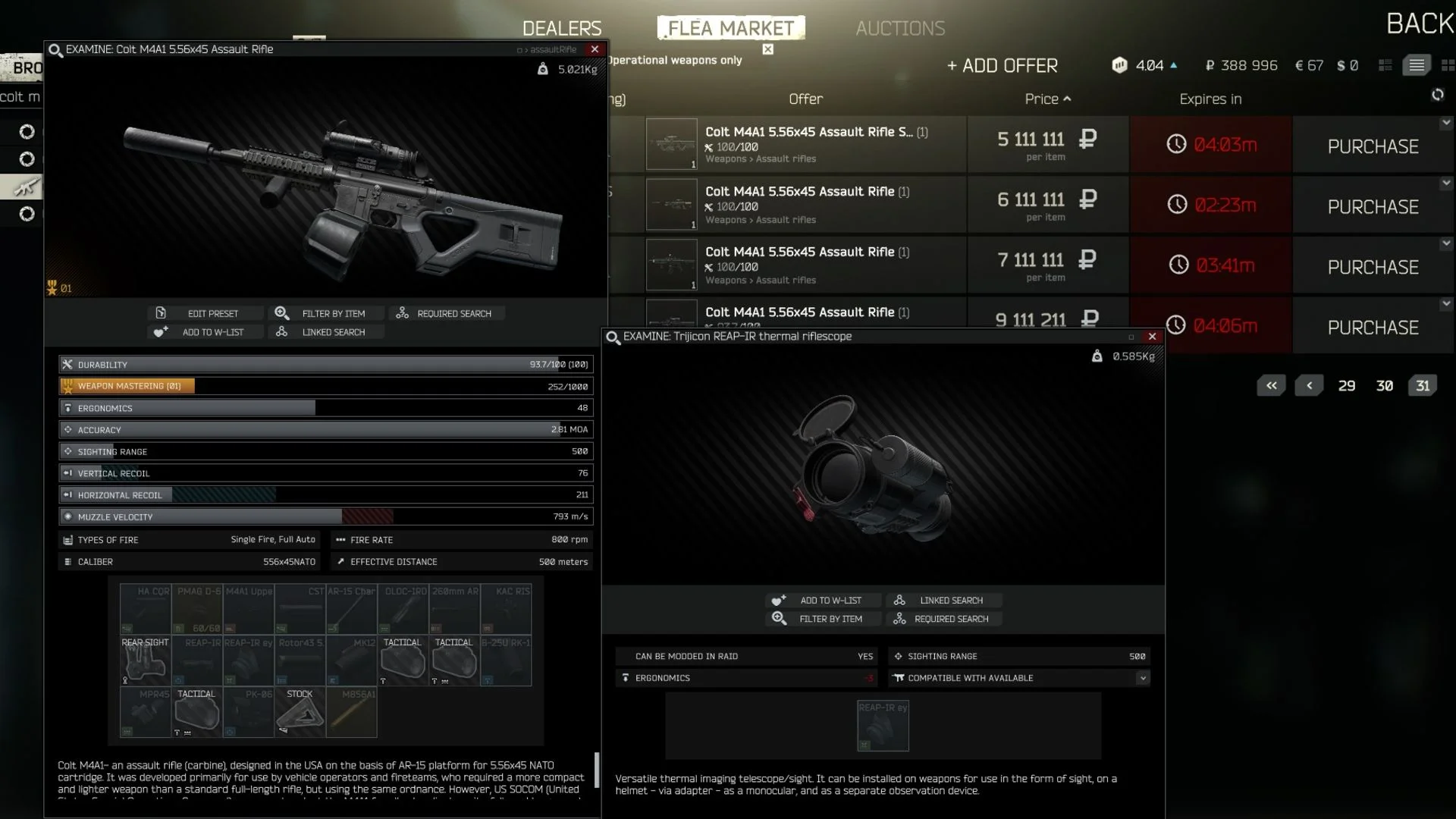This screenshot has width=1456, height=819.
Task: Go to page 29 of offers
Action: click(x=1347, y=386)
